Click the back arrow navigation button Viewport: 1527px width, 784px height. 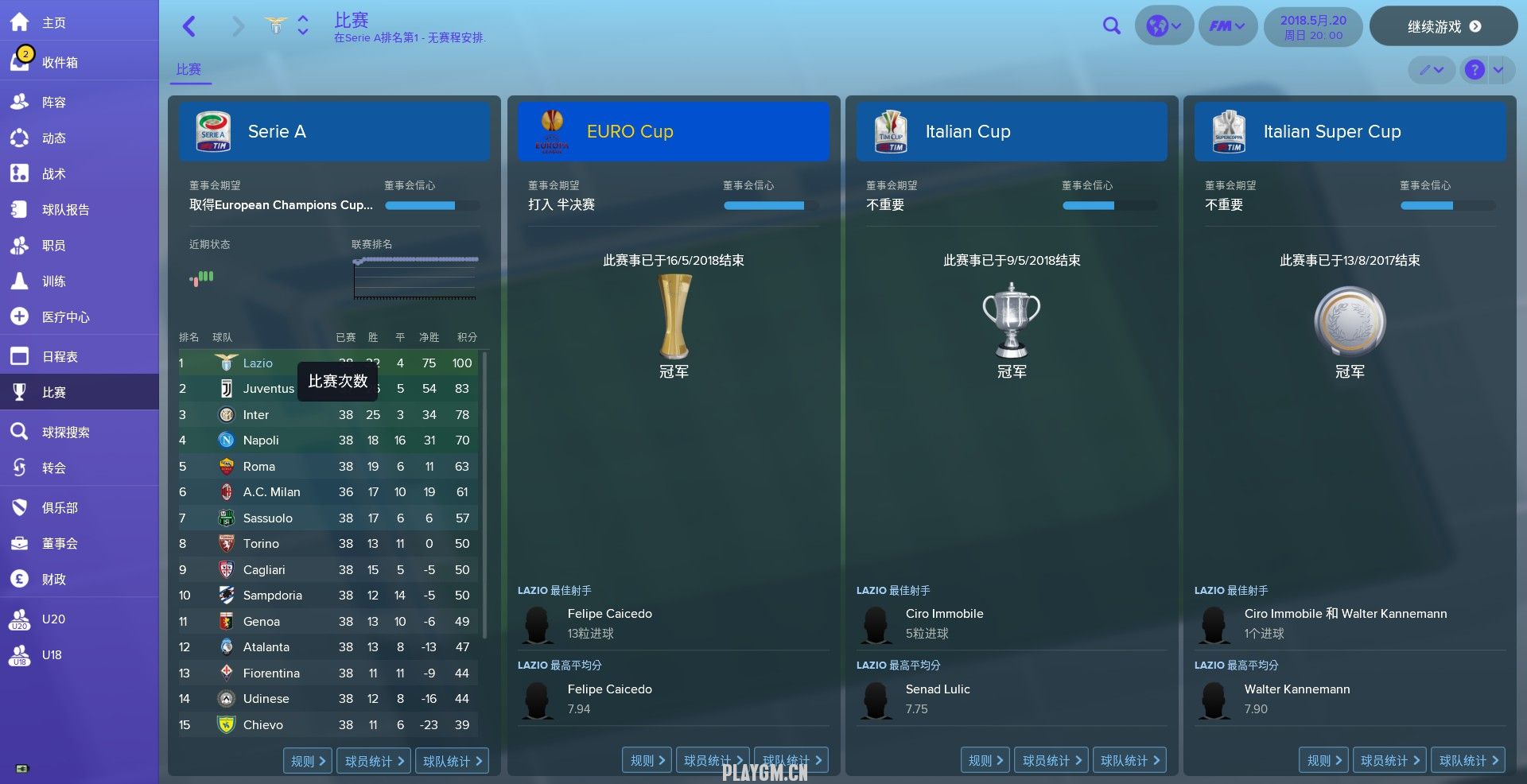coord(189,26)
